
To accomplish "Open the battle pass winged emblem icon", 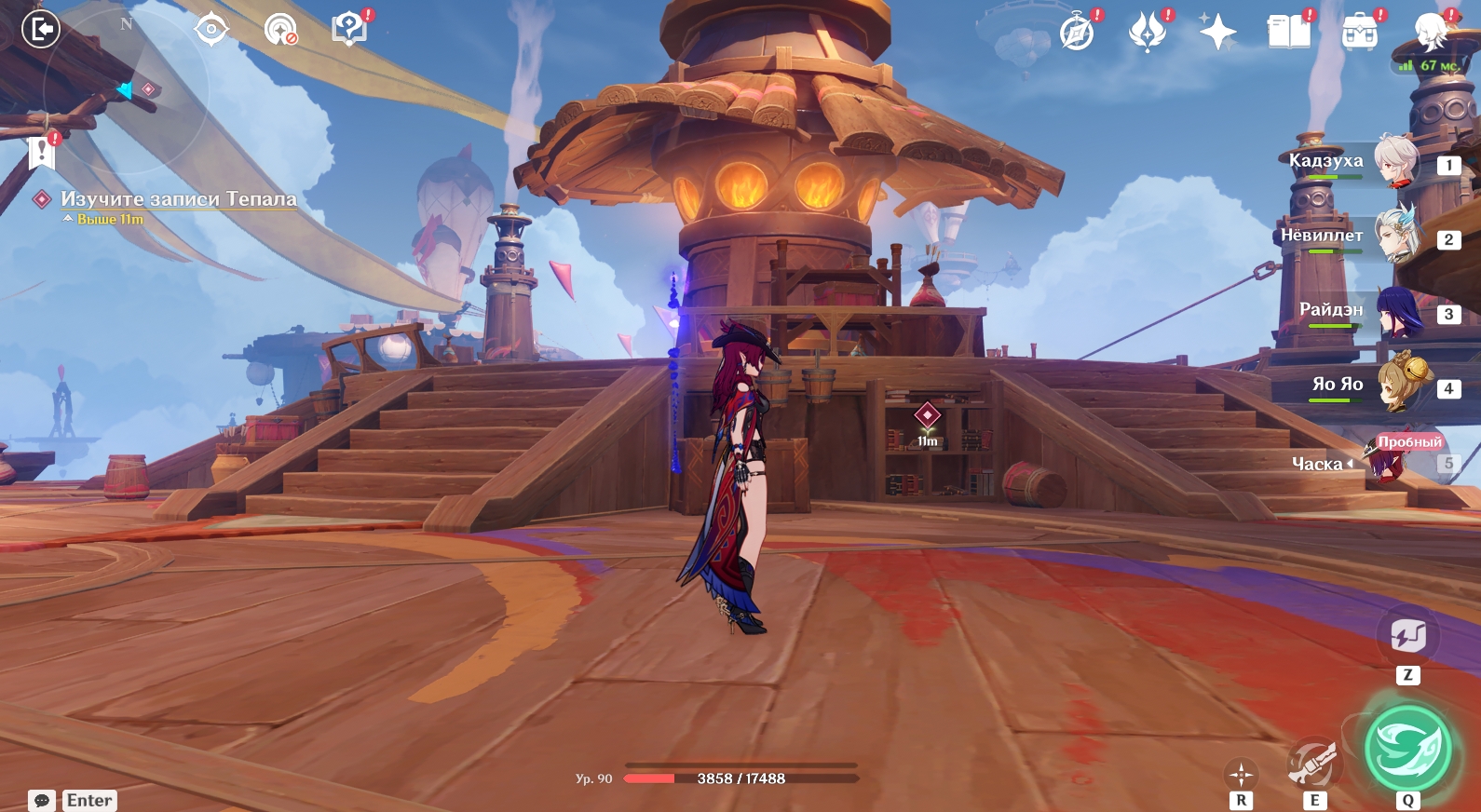I will point(1148,33).
